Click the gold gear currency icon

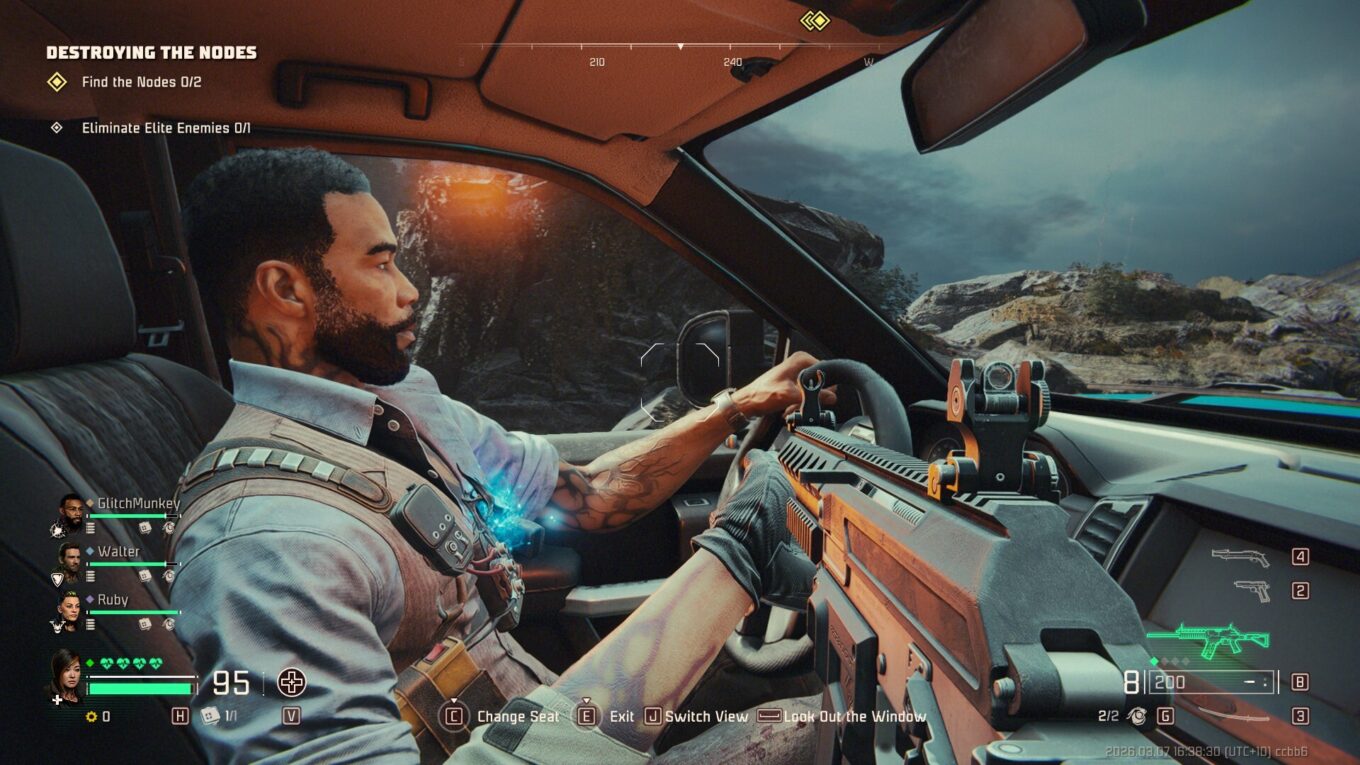coord(91,716)
